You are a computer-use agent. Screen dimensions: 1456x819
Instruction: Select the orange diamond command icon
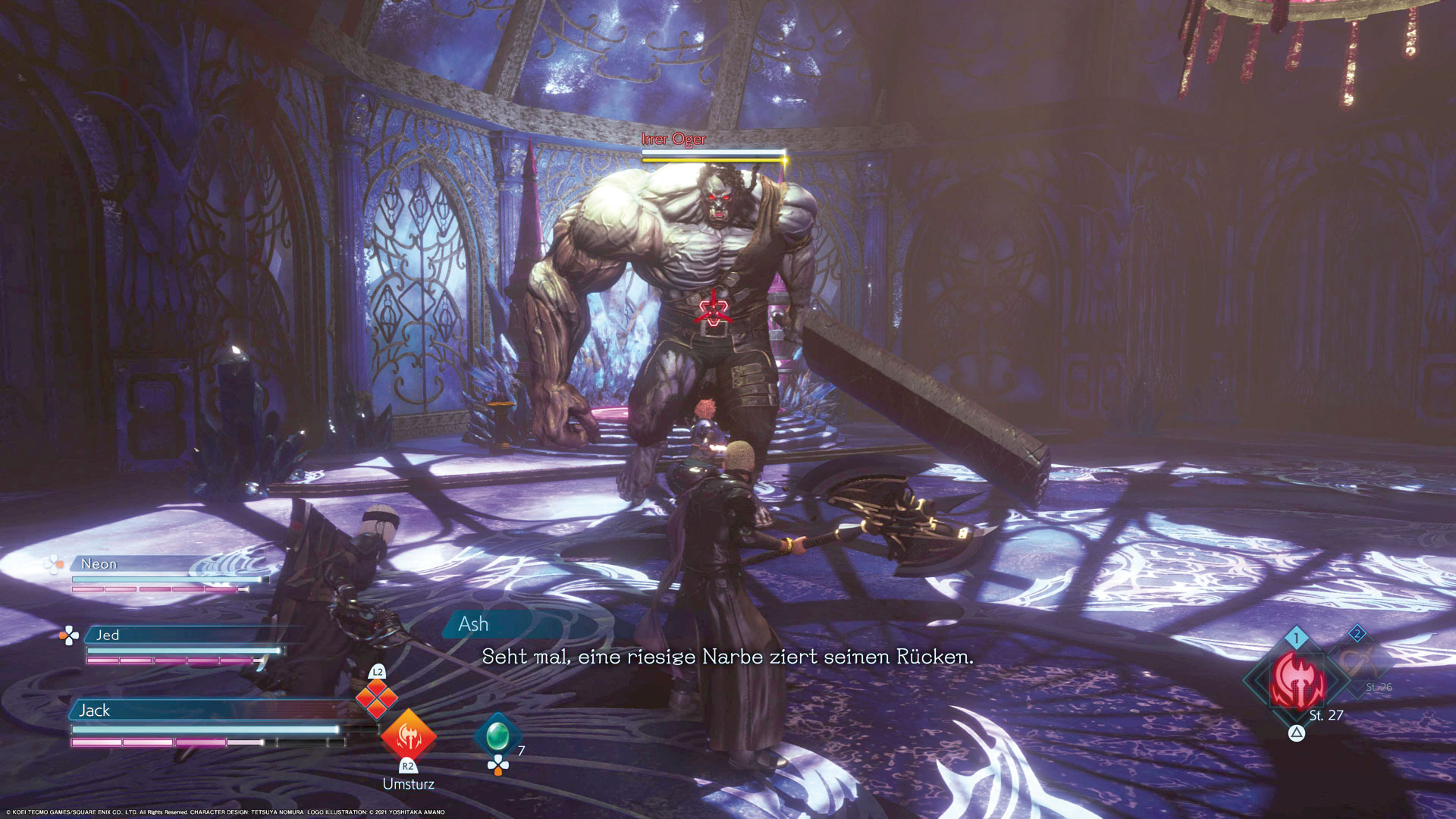(x=377, y=698)
